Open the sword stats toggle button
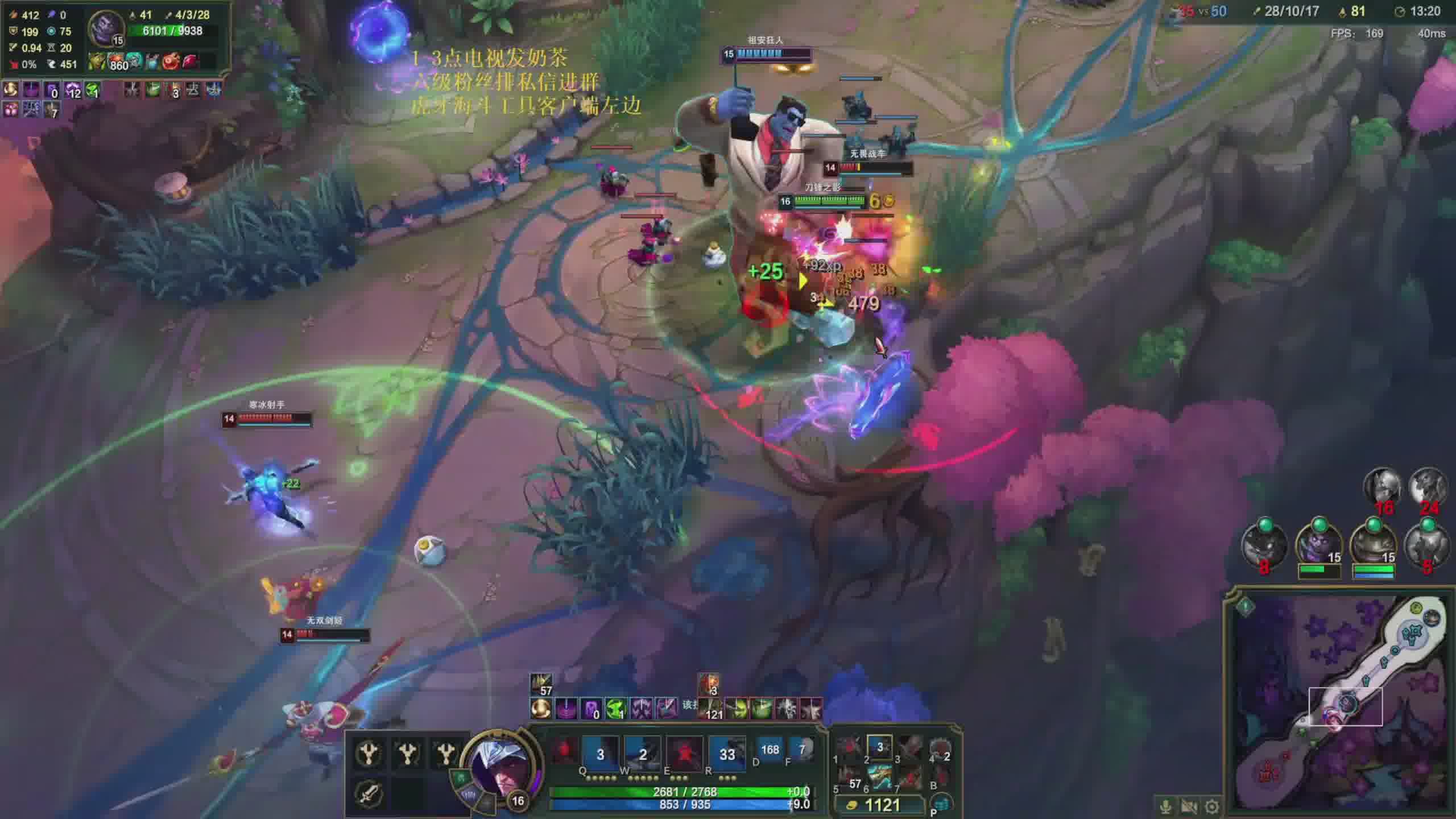This screenshot has width=1456, height=819. 369,792
